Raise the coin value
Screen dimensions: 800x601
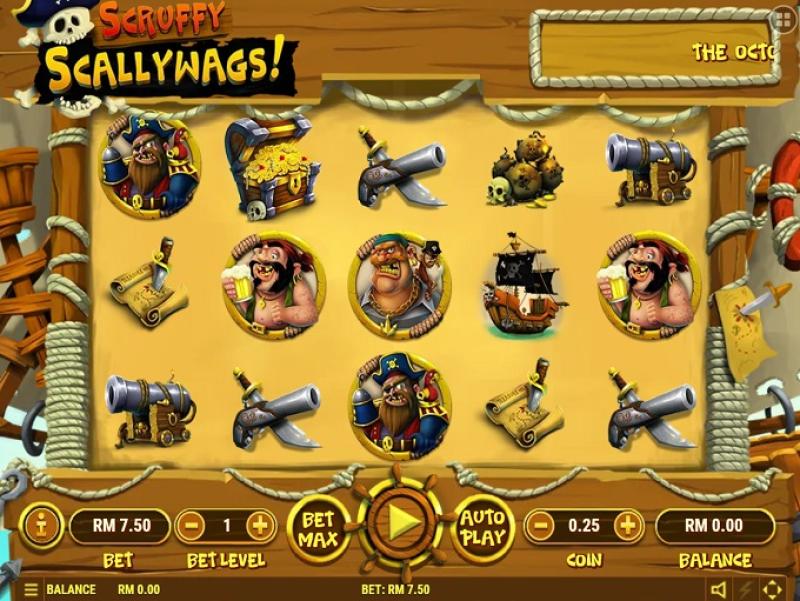629,525
